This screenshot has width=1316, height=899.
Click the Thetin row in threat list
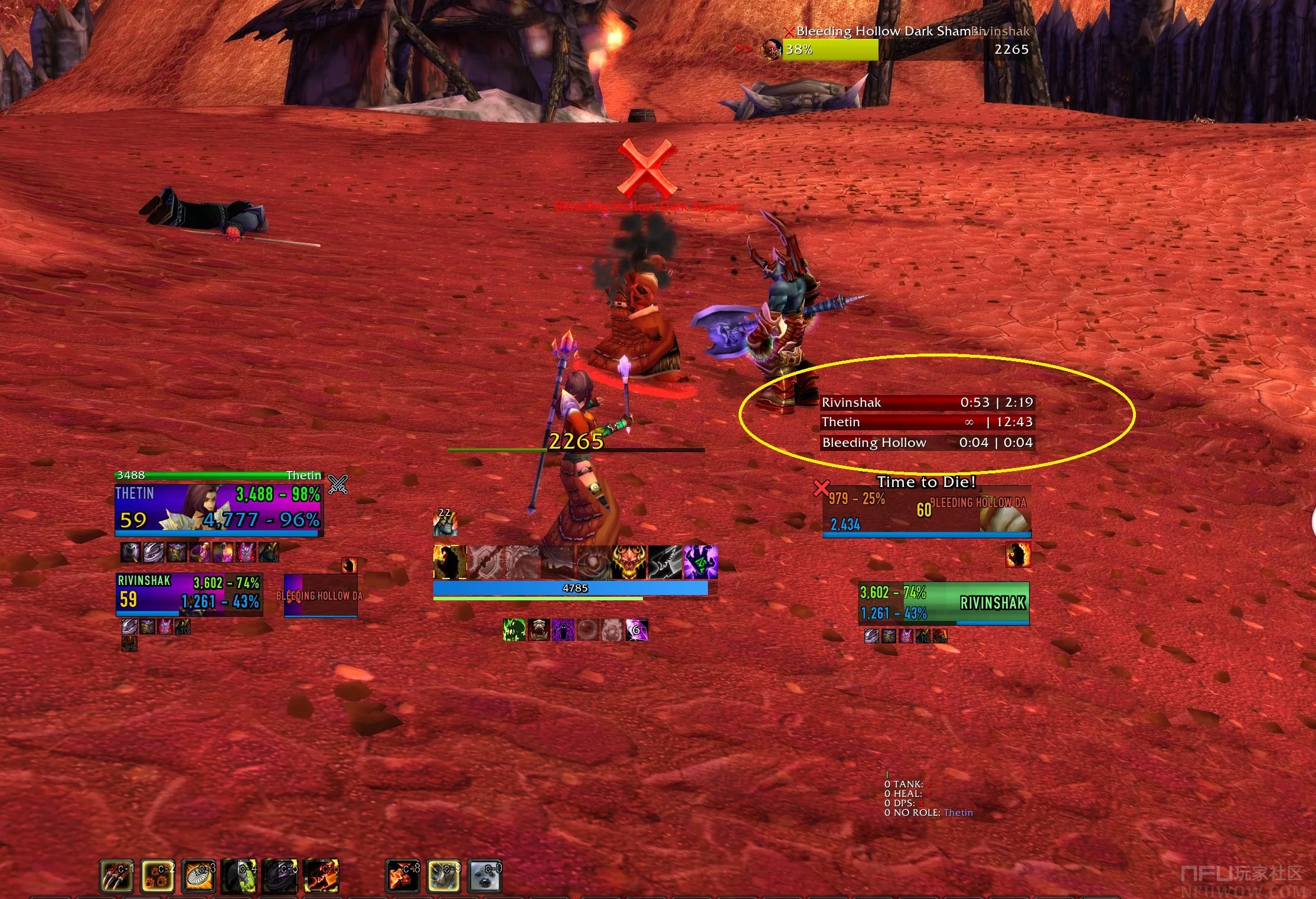927,422
